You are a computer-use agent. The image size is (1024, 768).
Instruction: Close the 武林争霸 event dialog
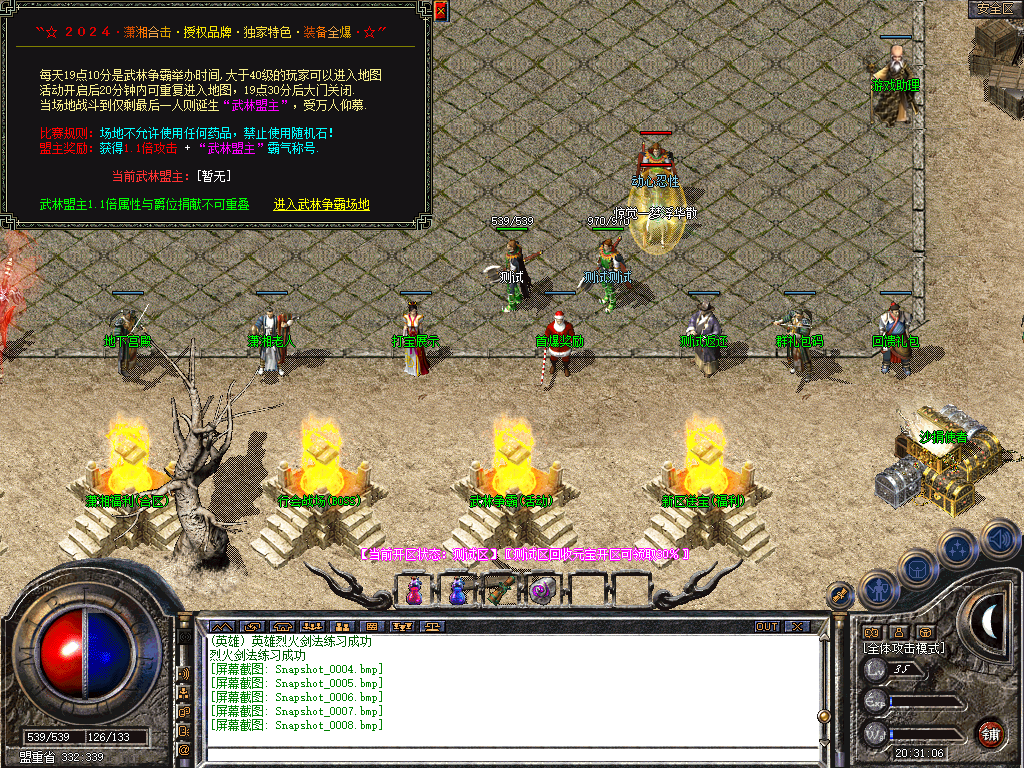click(x=440, y=11)
